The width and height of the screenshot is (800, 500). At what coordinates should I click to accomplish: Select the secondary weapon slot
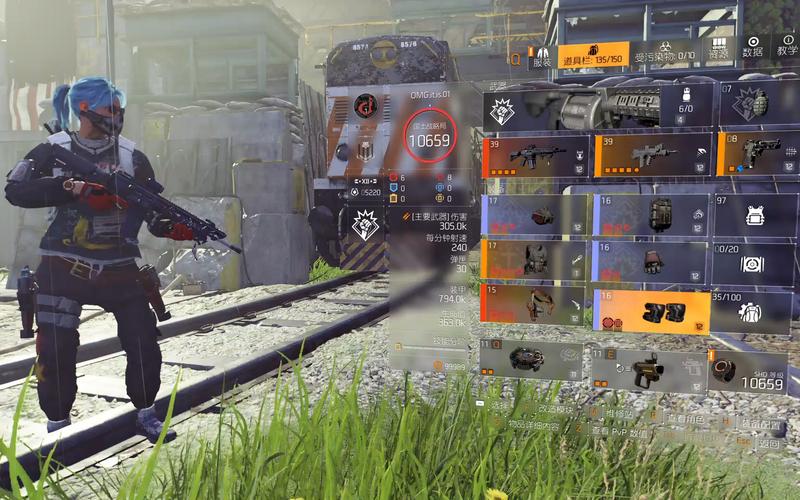pyautogui.click(x=651, y=155)
